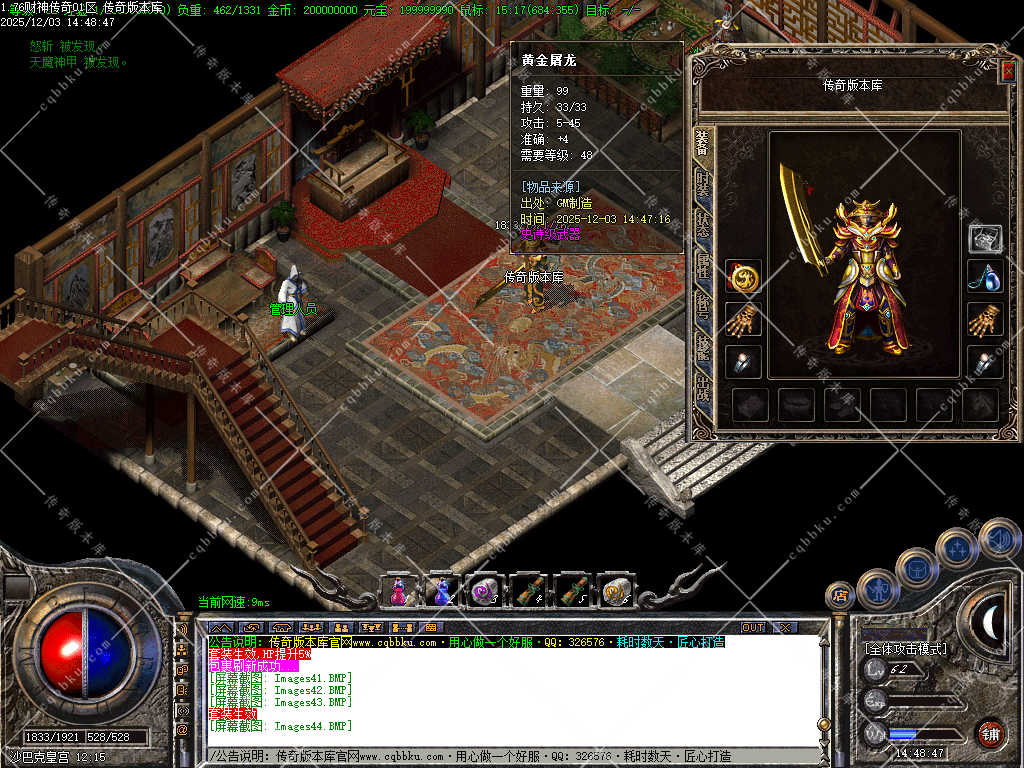The image size is (1024, 768).
Task: Open the 店 shop button
Action: click(840, 596)
